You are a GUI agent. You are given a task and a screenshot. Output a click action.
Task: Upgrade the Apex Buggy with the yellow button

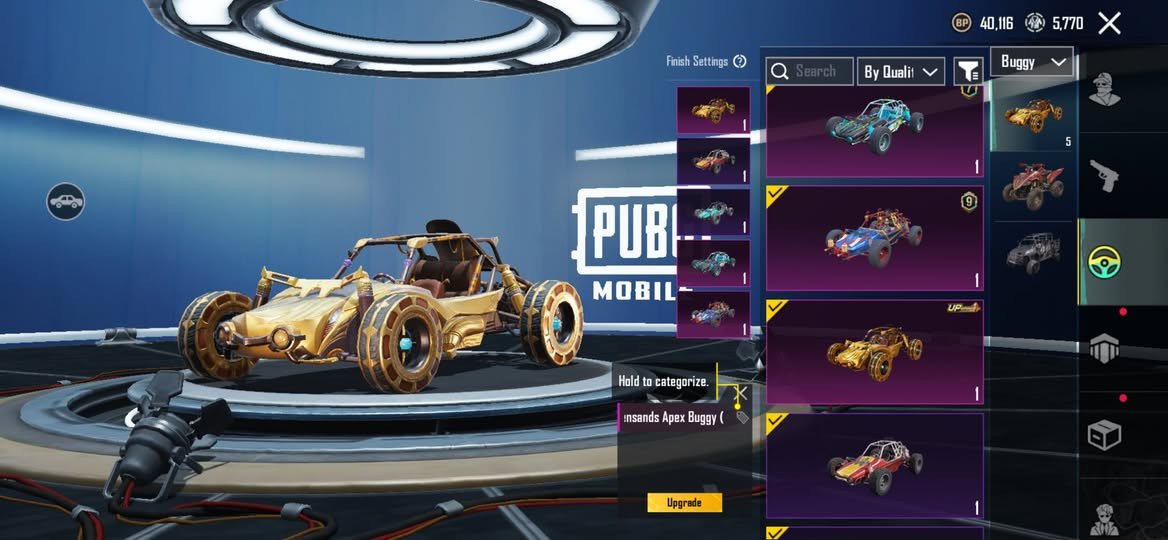684,502
